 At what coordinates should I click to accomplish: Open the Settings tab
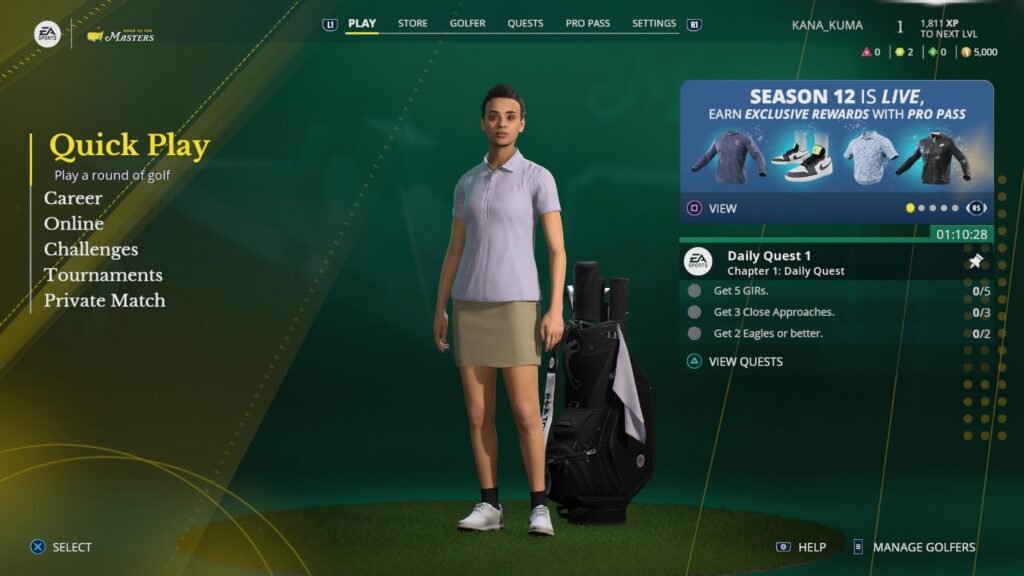coord(654,24)
